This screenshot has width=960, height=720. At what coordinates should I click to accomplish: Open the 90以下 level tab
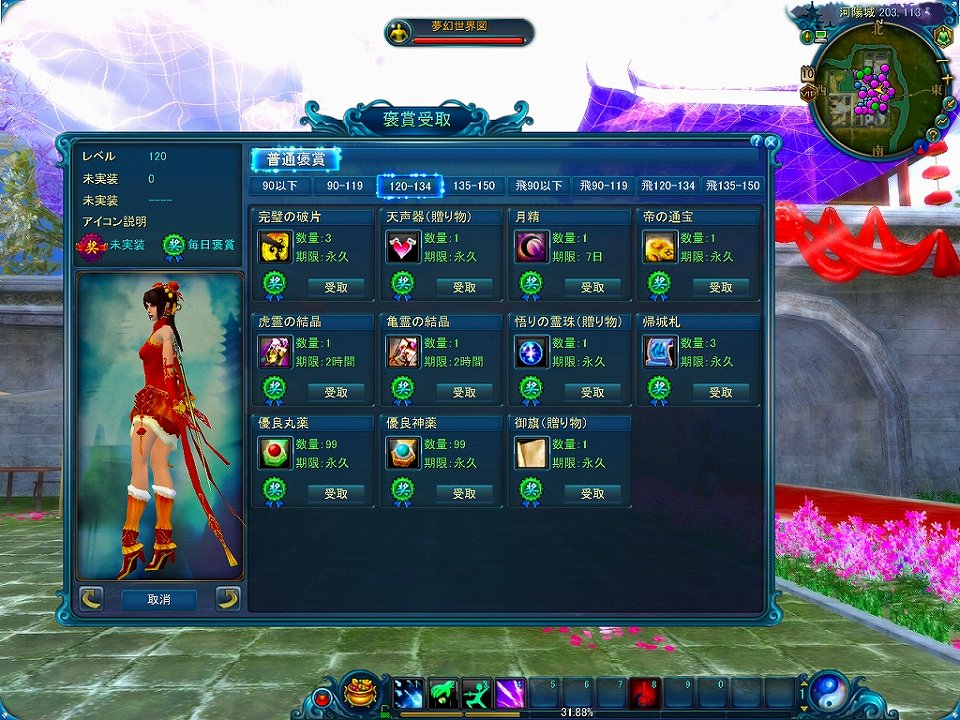(279, 185)
